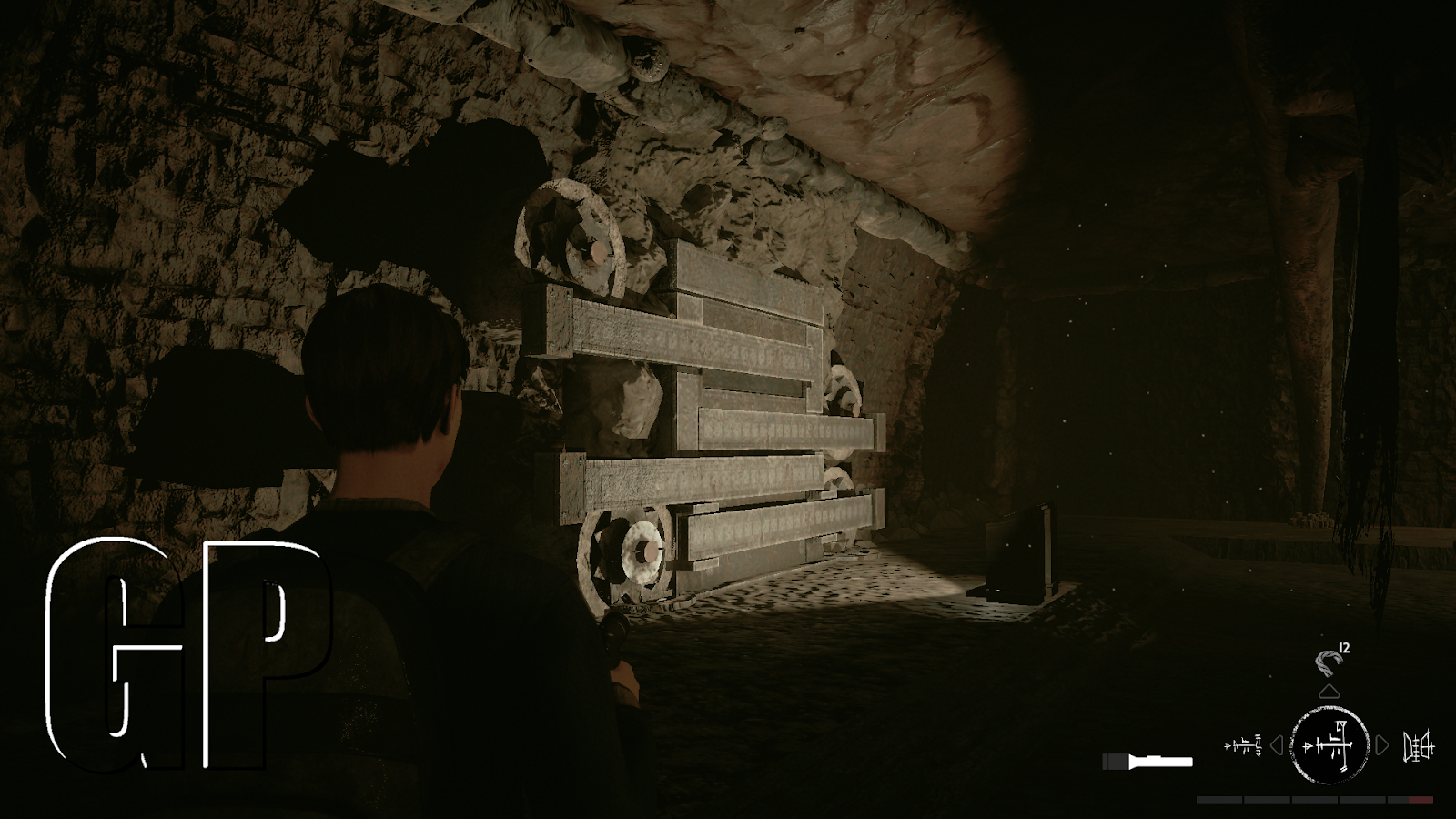Click the left chevron arrow on the item wheel
The image size is (1456, 819).
(x=1278, y=745)
